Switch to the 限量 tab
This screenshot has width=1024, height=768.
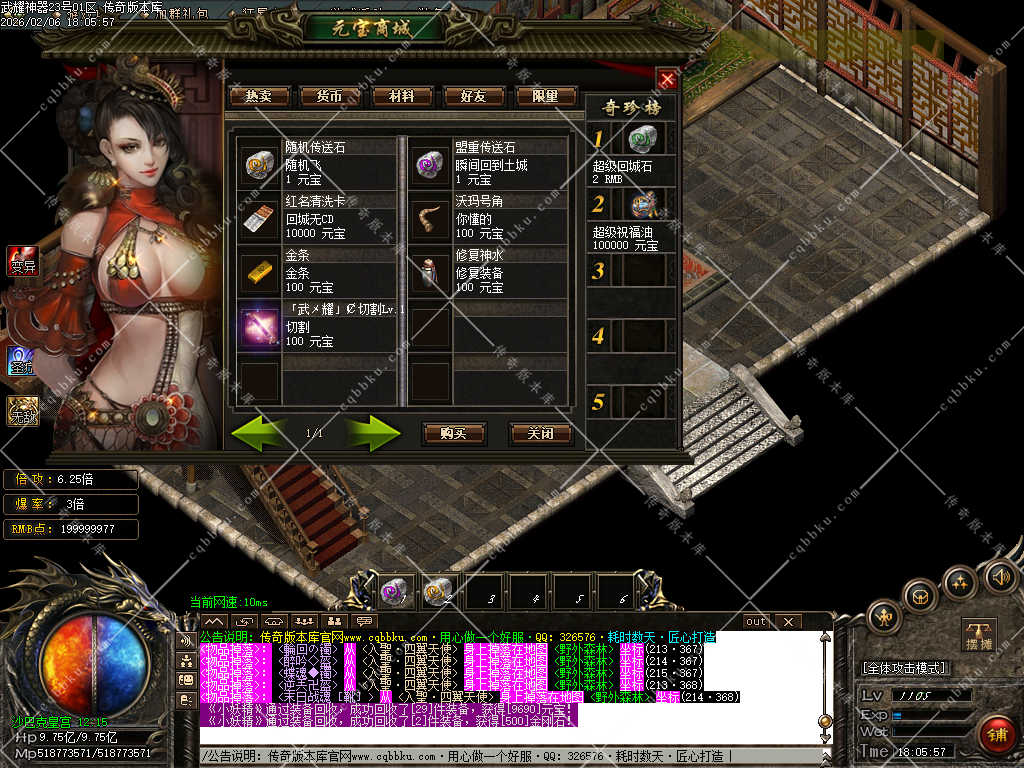click(546, 97)
